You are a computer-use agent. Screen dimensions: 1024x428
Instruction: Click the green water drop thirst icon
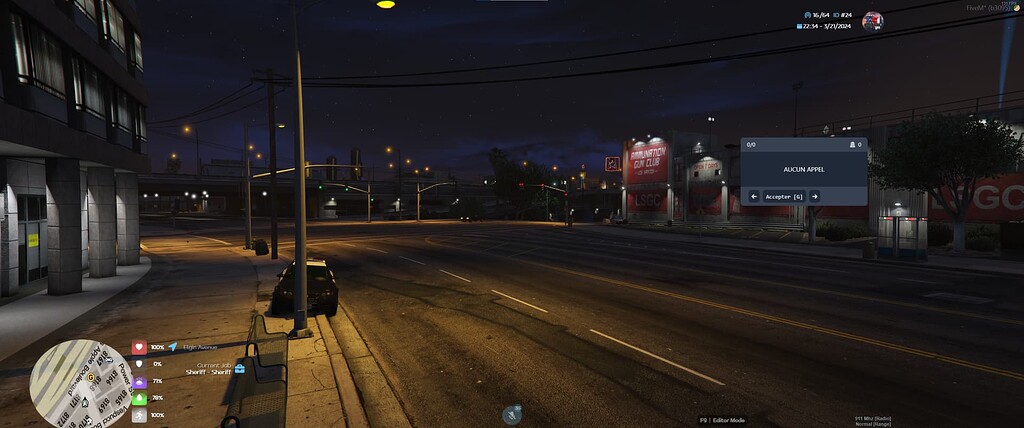click(139, 398)
